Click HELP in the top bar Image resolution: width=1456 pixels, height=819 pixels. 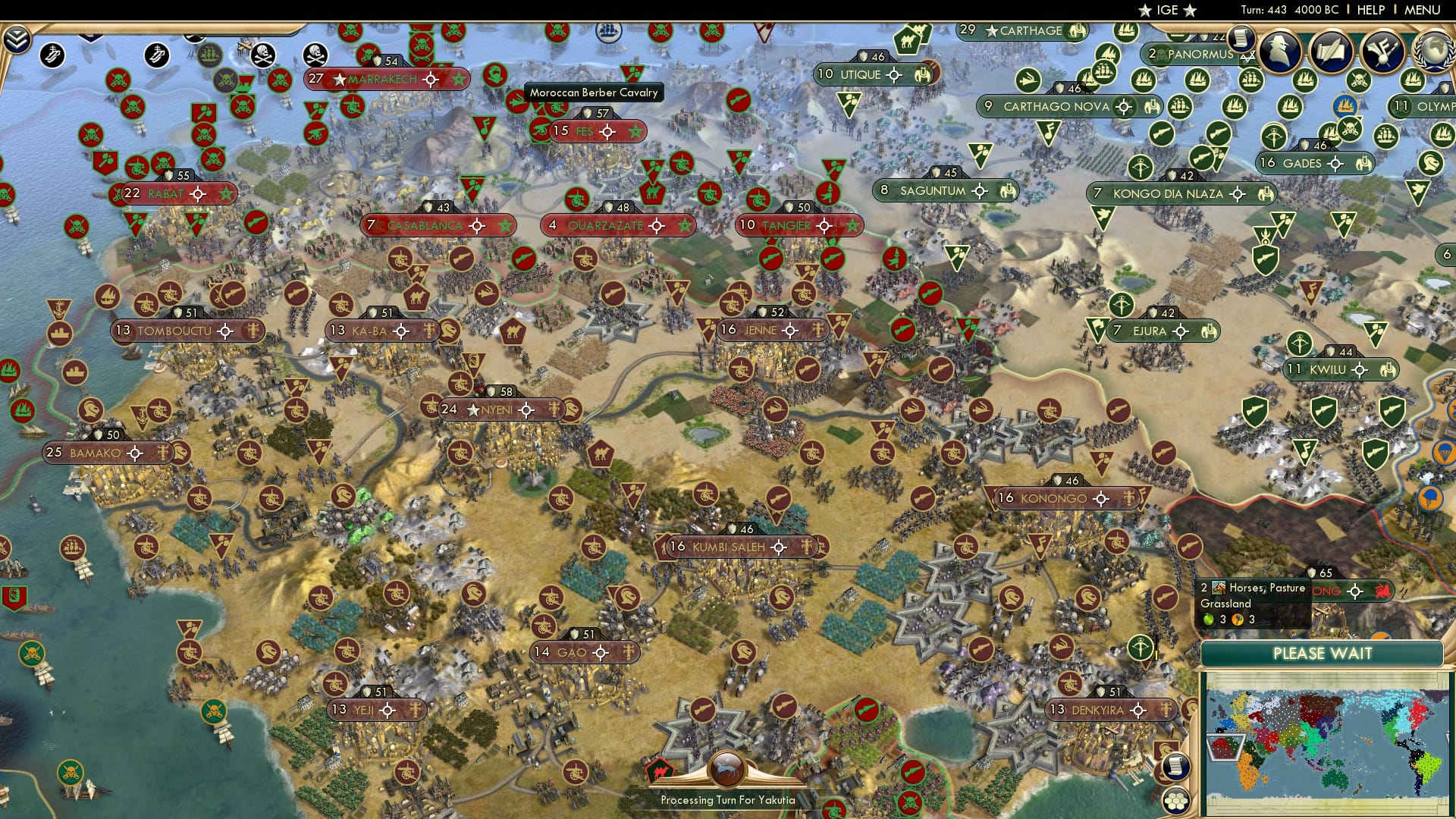point(1370,11)
